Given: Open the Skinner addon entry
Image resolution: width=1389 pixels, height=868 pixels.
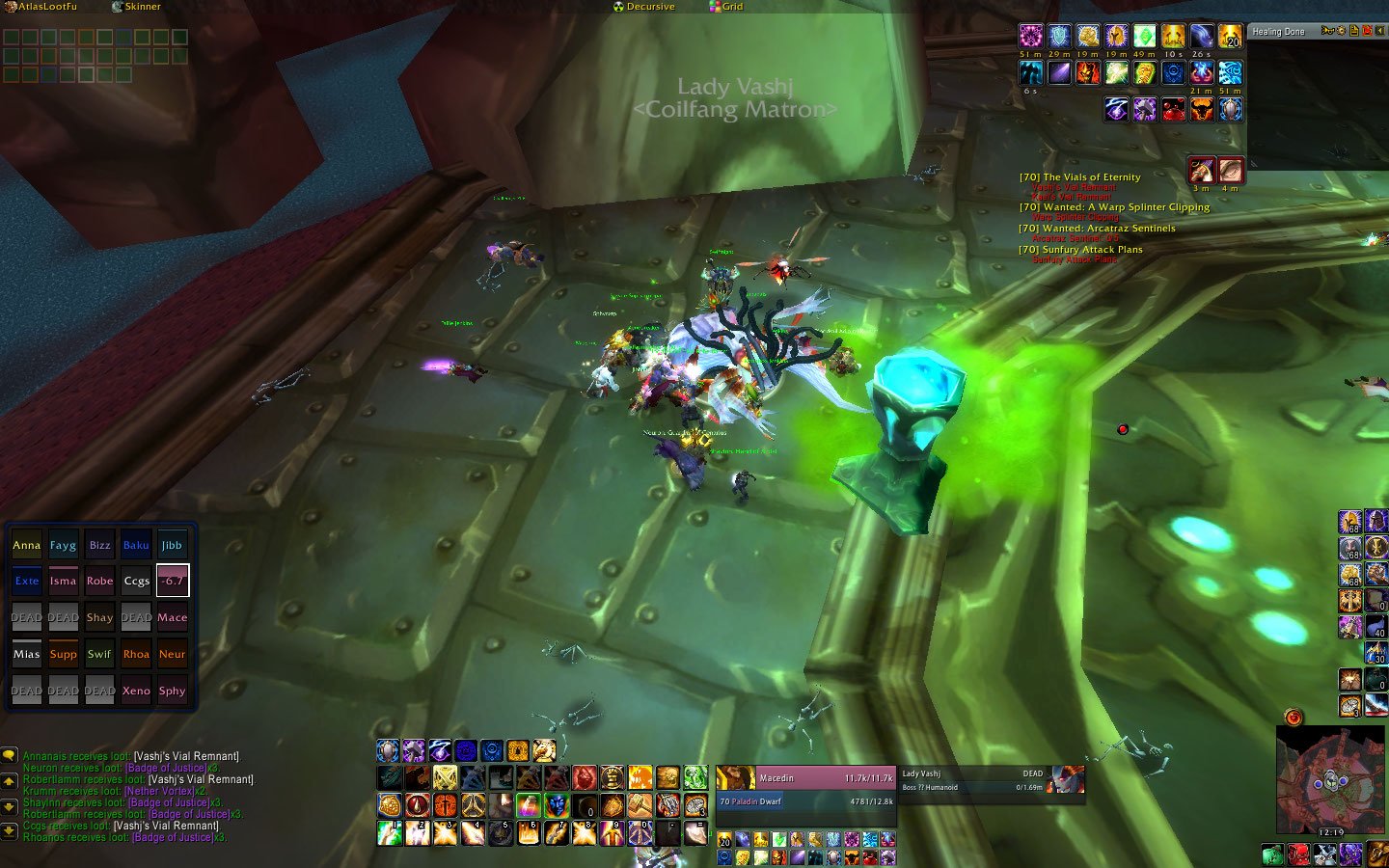Looking at the screenshot, I should [x=141, y=7].
